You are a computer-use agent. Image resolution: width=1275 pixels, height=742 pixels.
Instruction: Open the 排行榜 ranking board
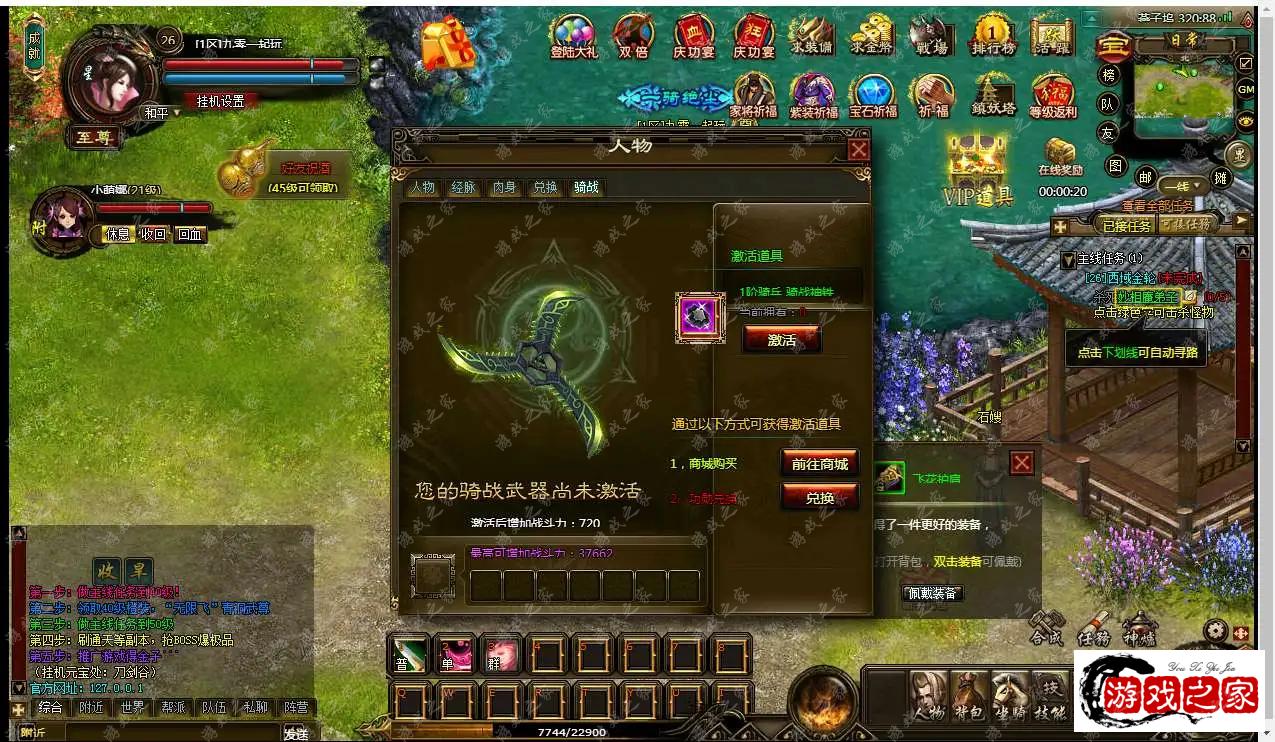tap(992, 37)
